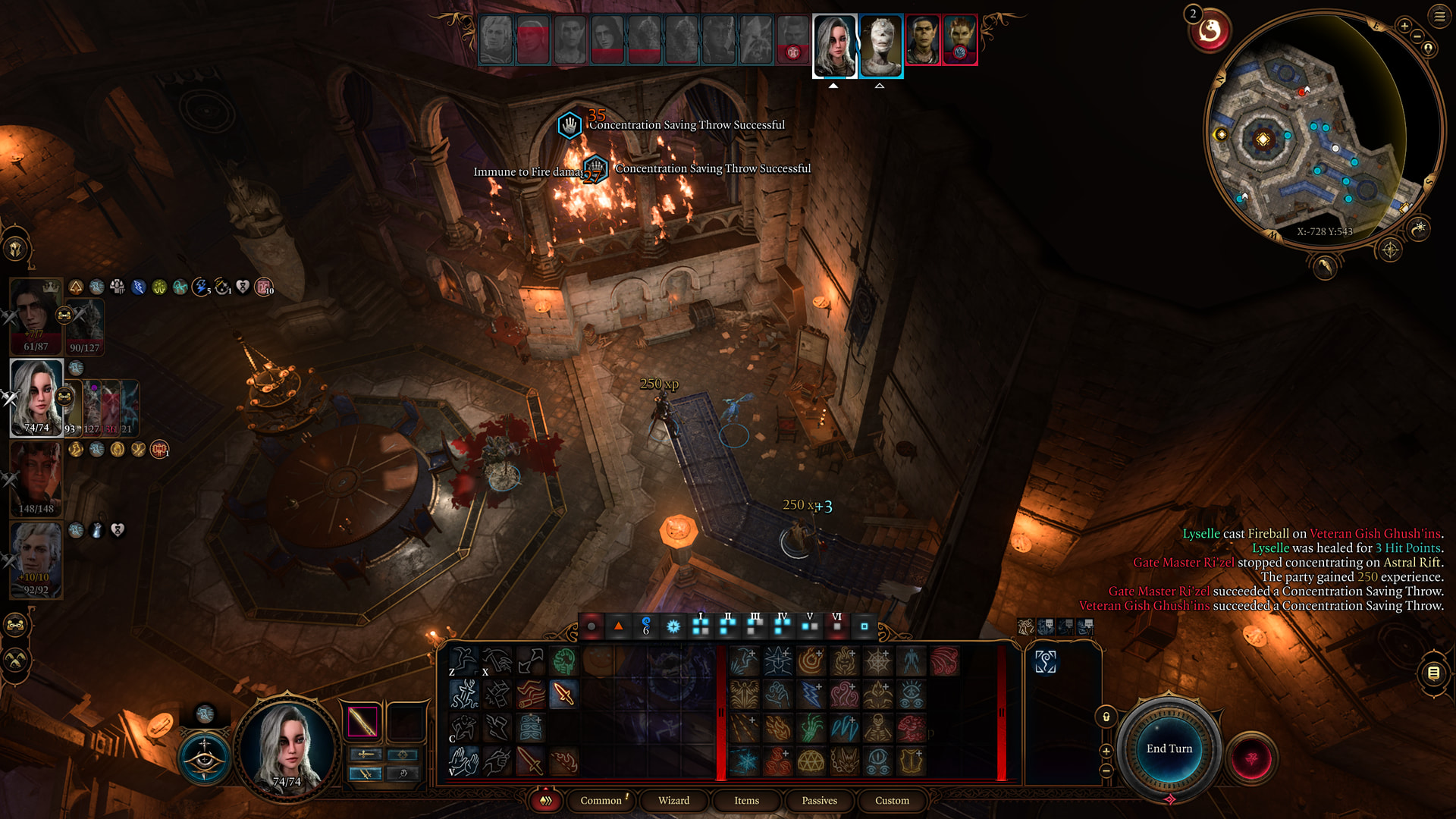
Task: End the current turn
Action: coord(1169,749)
